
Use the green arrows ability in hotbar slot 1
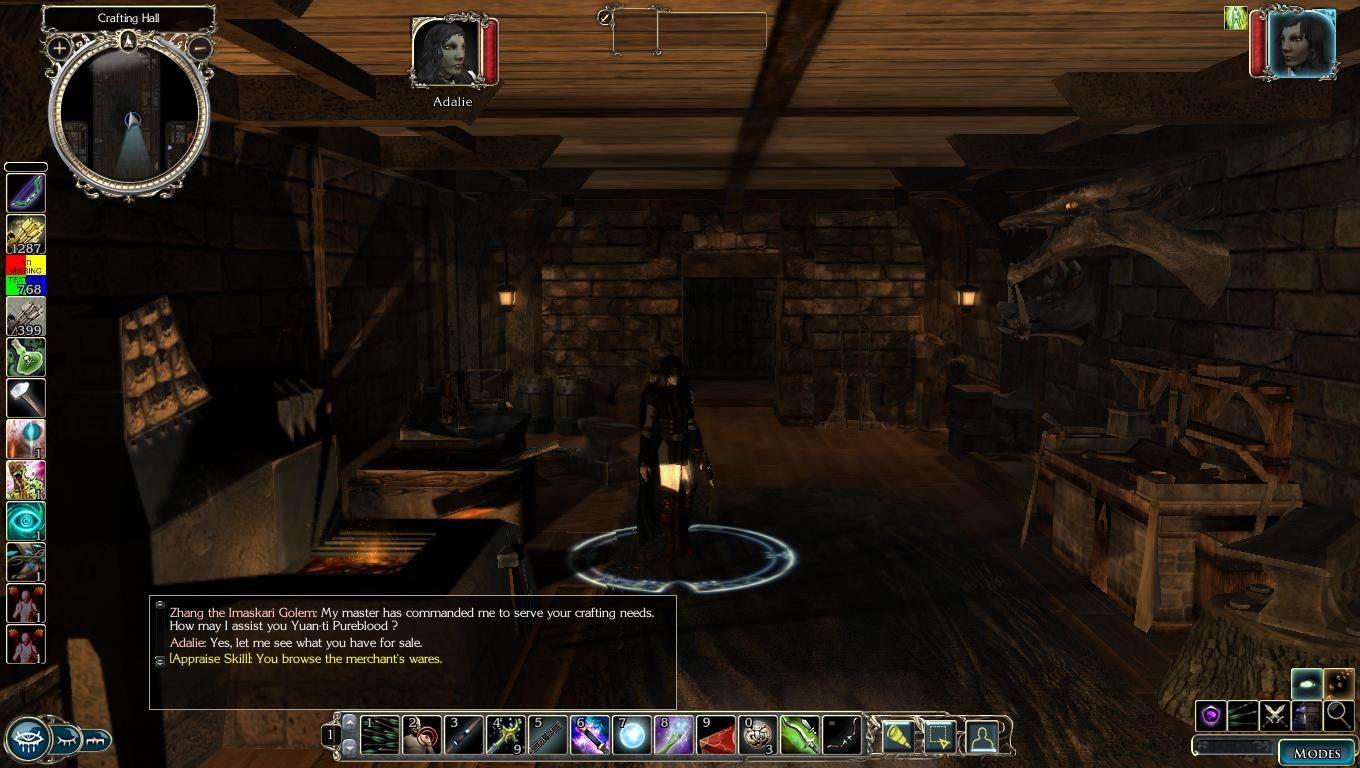(x=380, y=736)
